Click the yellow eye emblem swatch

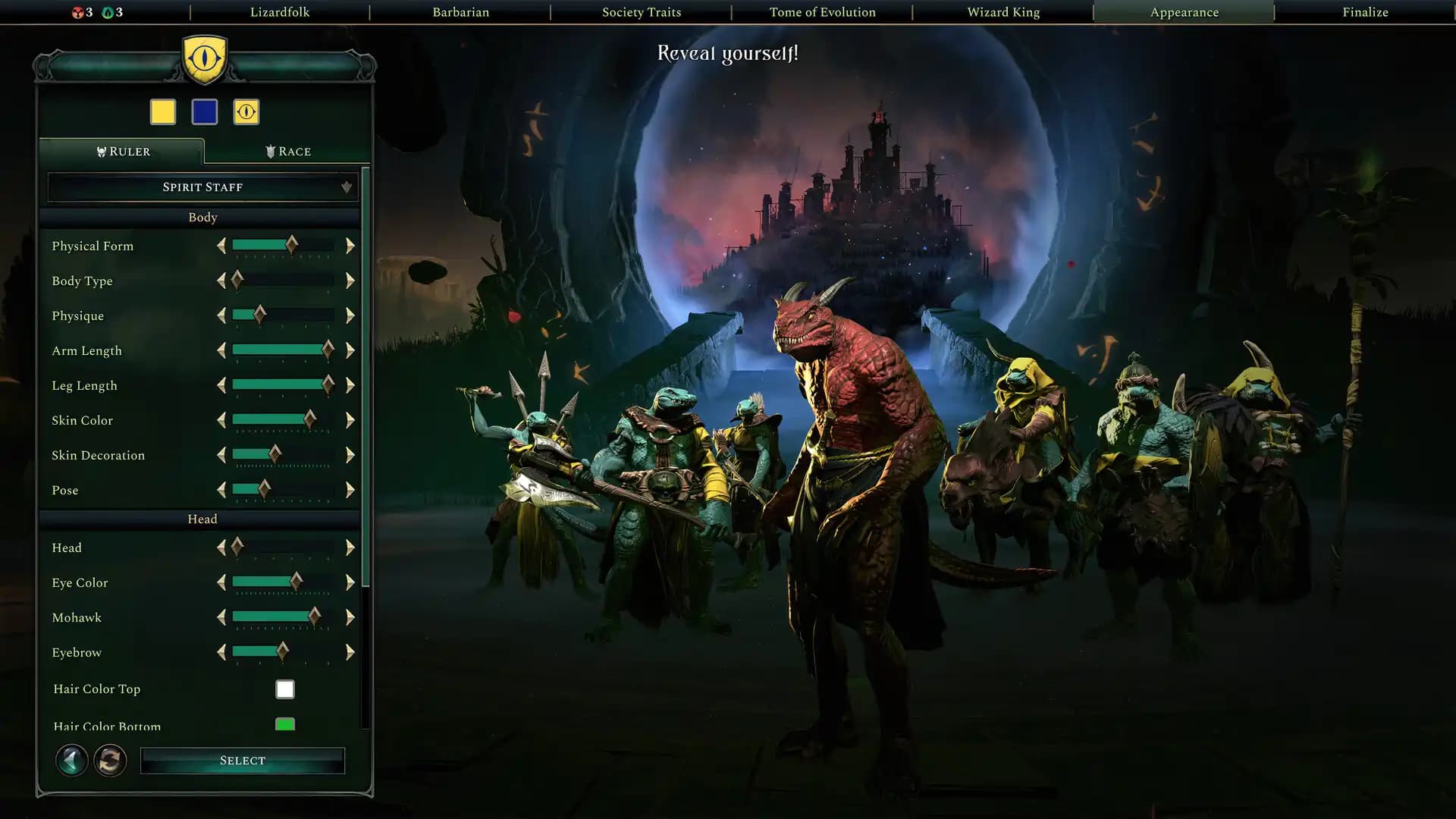tap(245, 111)
